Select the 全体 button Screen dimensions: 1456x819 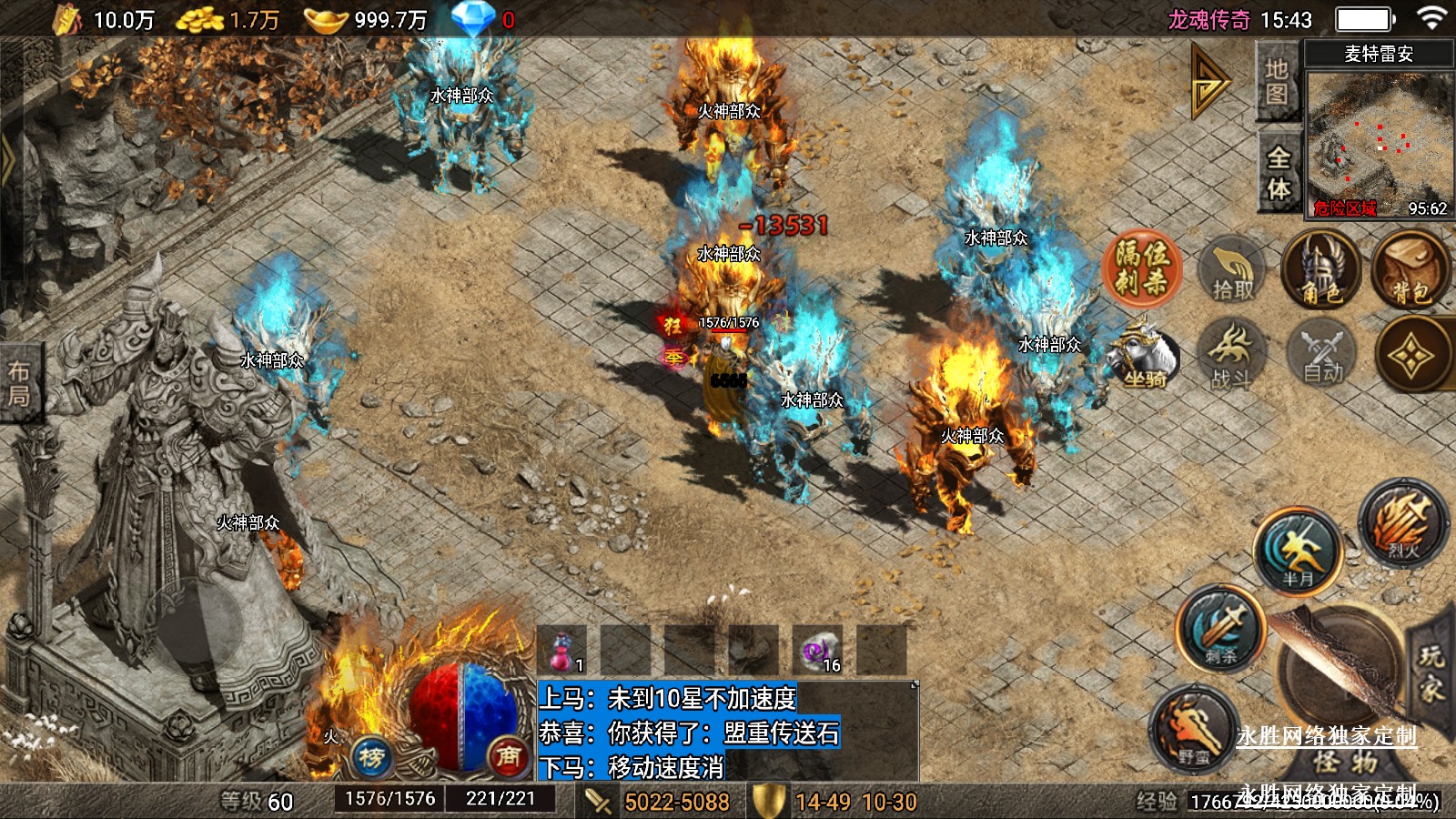pos(1279,173)
